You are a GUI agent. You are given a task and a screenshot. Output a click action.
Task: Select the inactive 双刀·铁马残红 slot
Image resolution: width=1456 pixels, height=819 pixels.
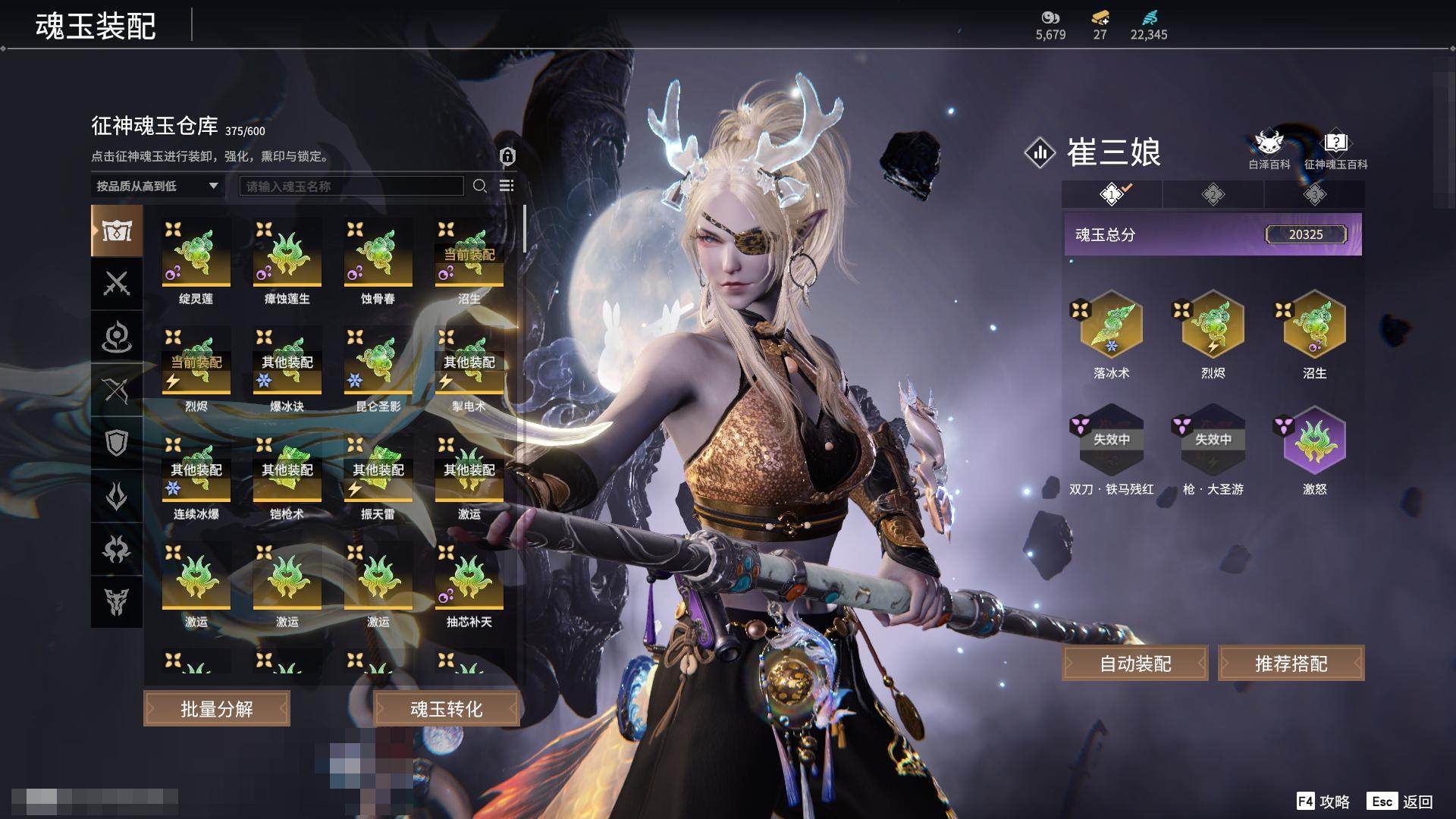[1111, 441]
